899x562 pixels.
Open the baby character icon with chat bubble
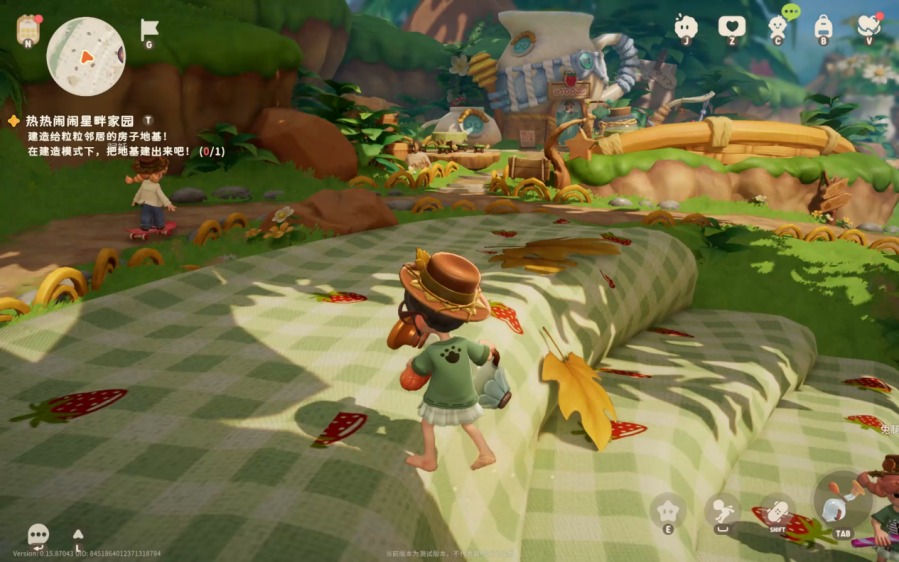coord(779,25)
